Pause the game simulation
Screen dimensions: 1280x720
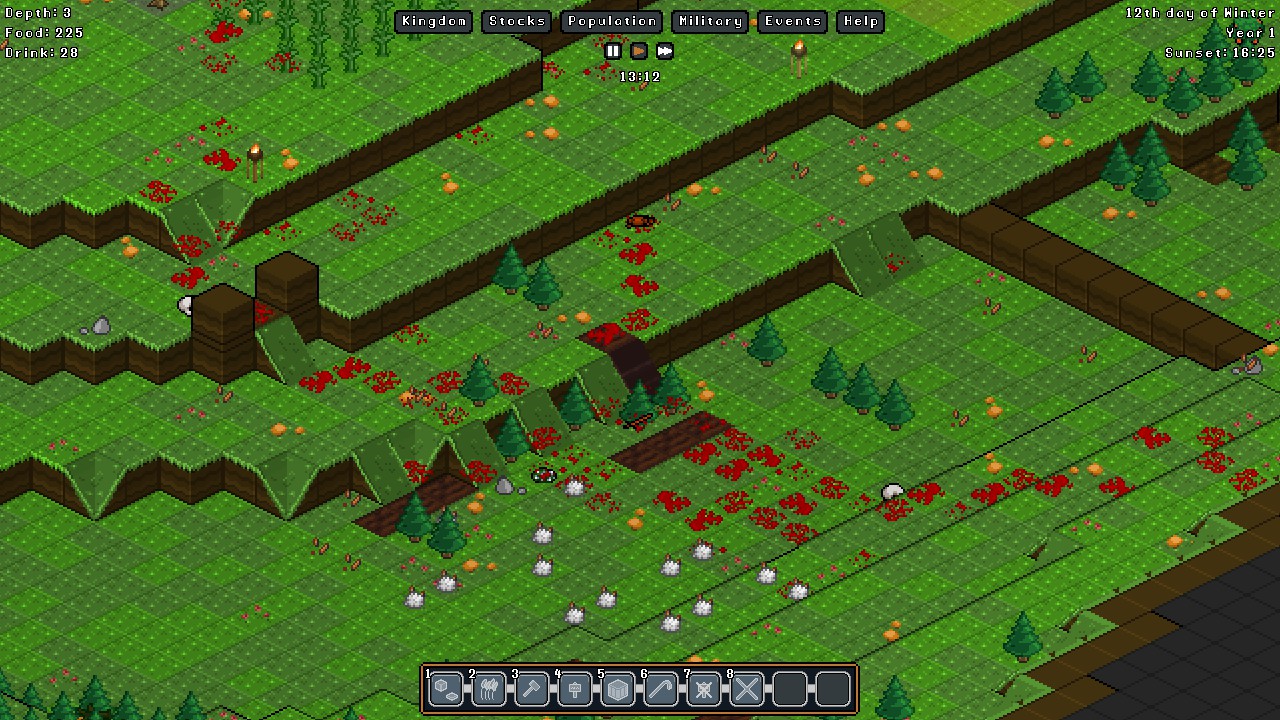coord(613,51)
